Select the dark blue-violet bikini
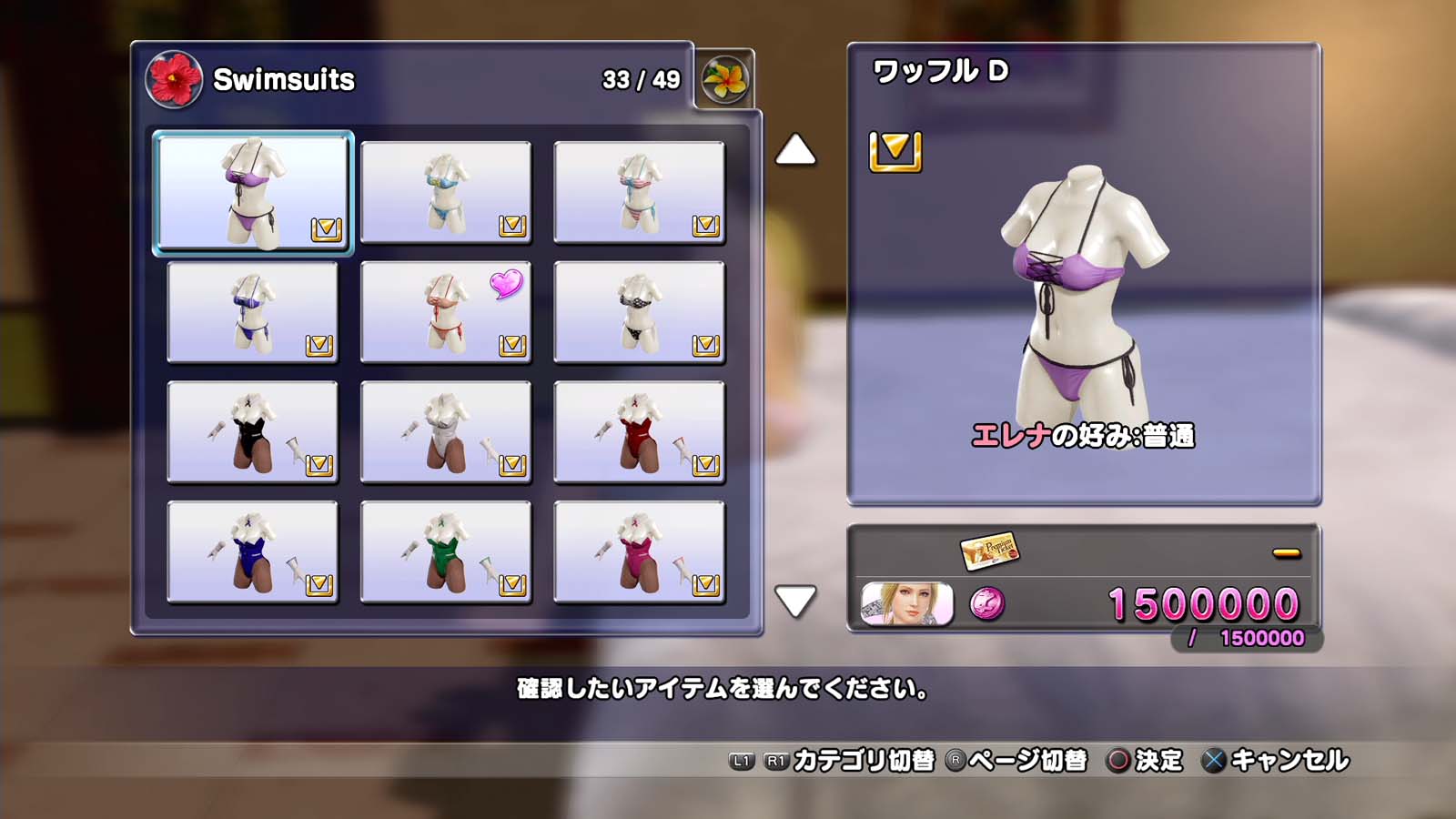This screenshot has height=819, width=1456. pos(253,312)
